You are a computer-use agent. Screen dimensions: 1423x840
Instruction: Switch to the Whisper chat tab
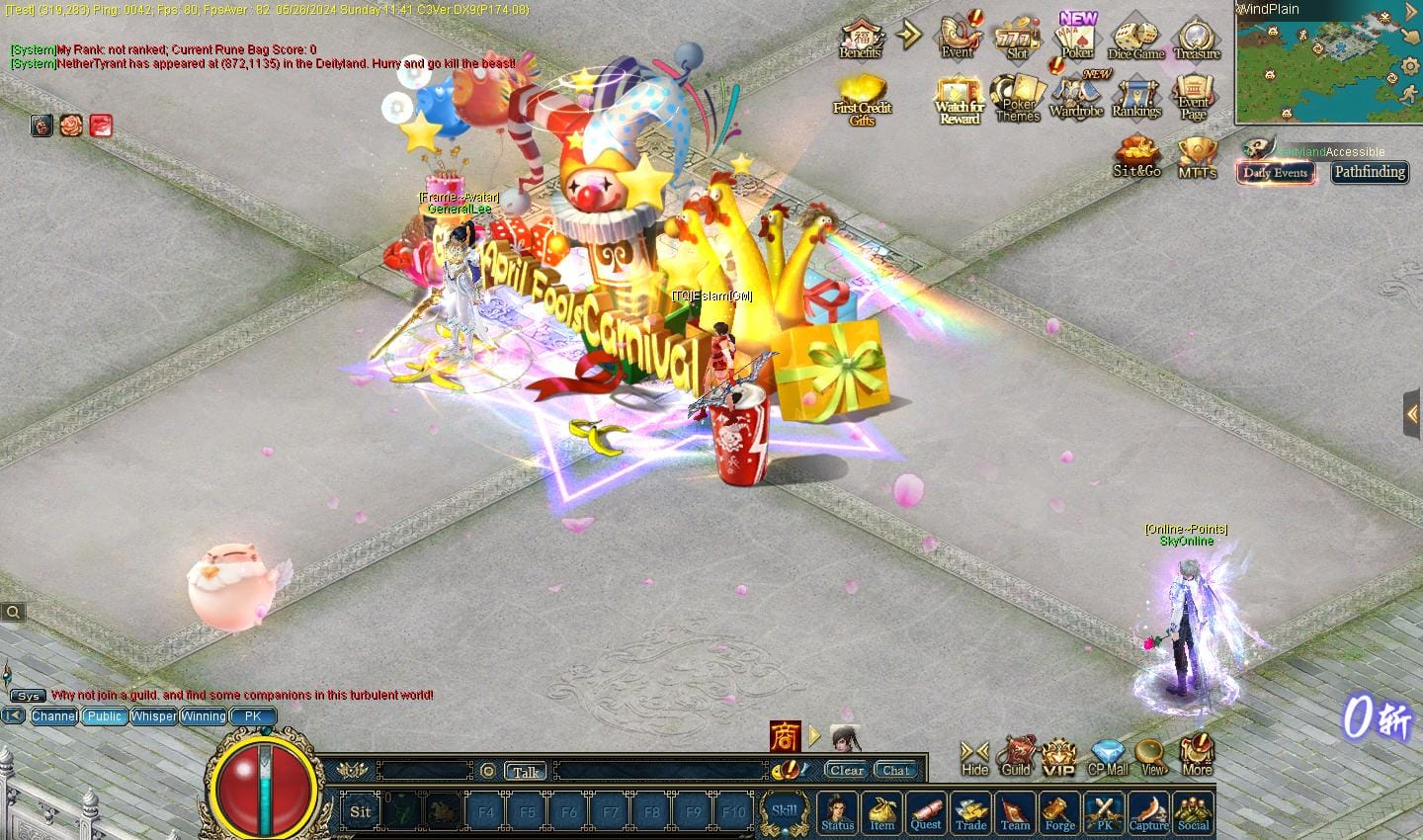coord(153,716)
